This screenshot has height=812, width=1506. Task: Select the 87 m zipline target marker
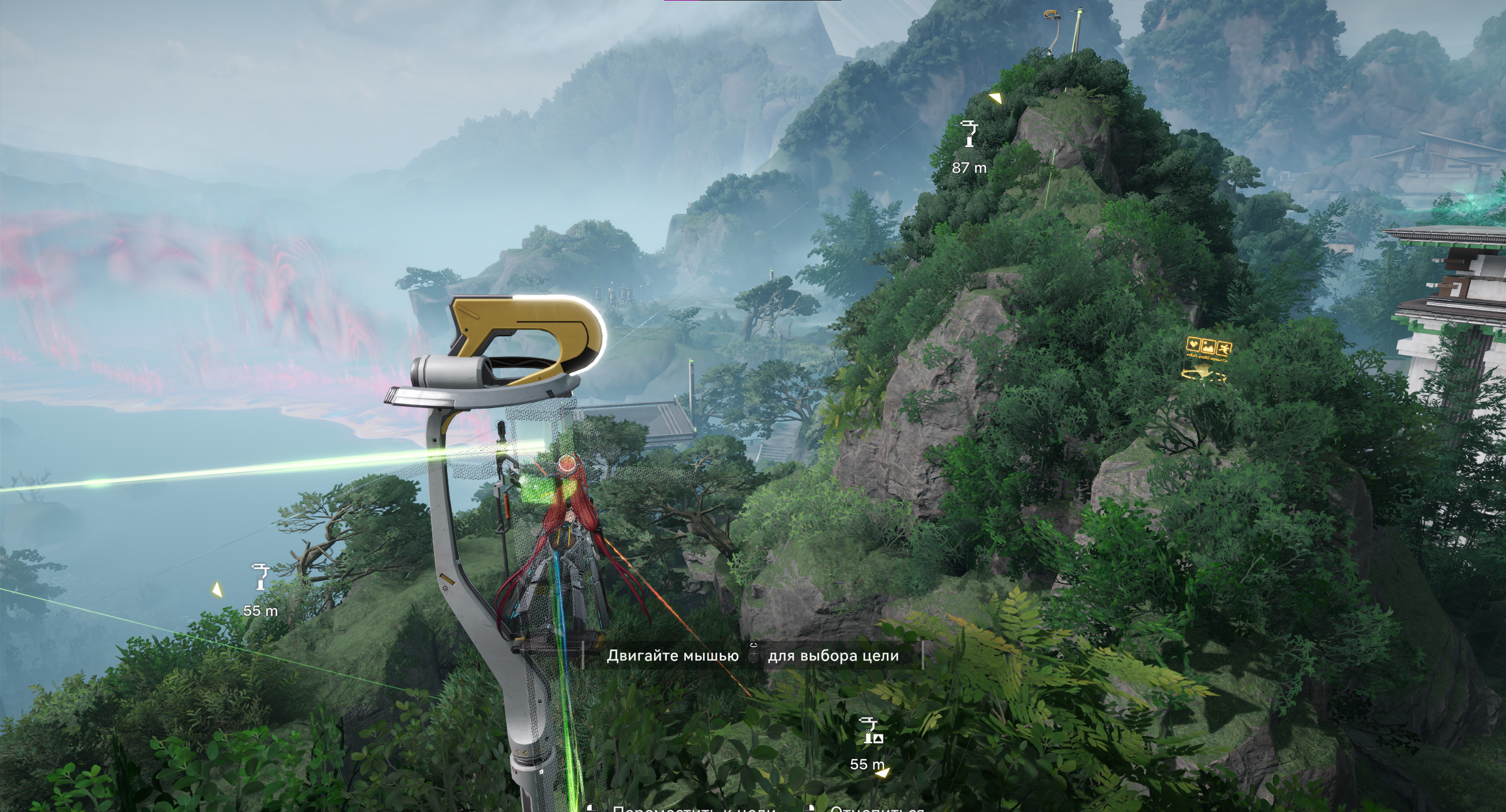click(968, 134)
